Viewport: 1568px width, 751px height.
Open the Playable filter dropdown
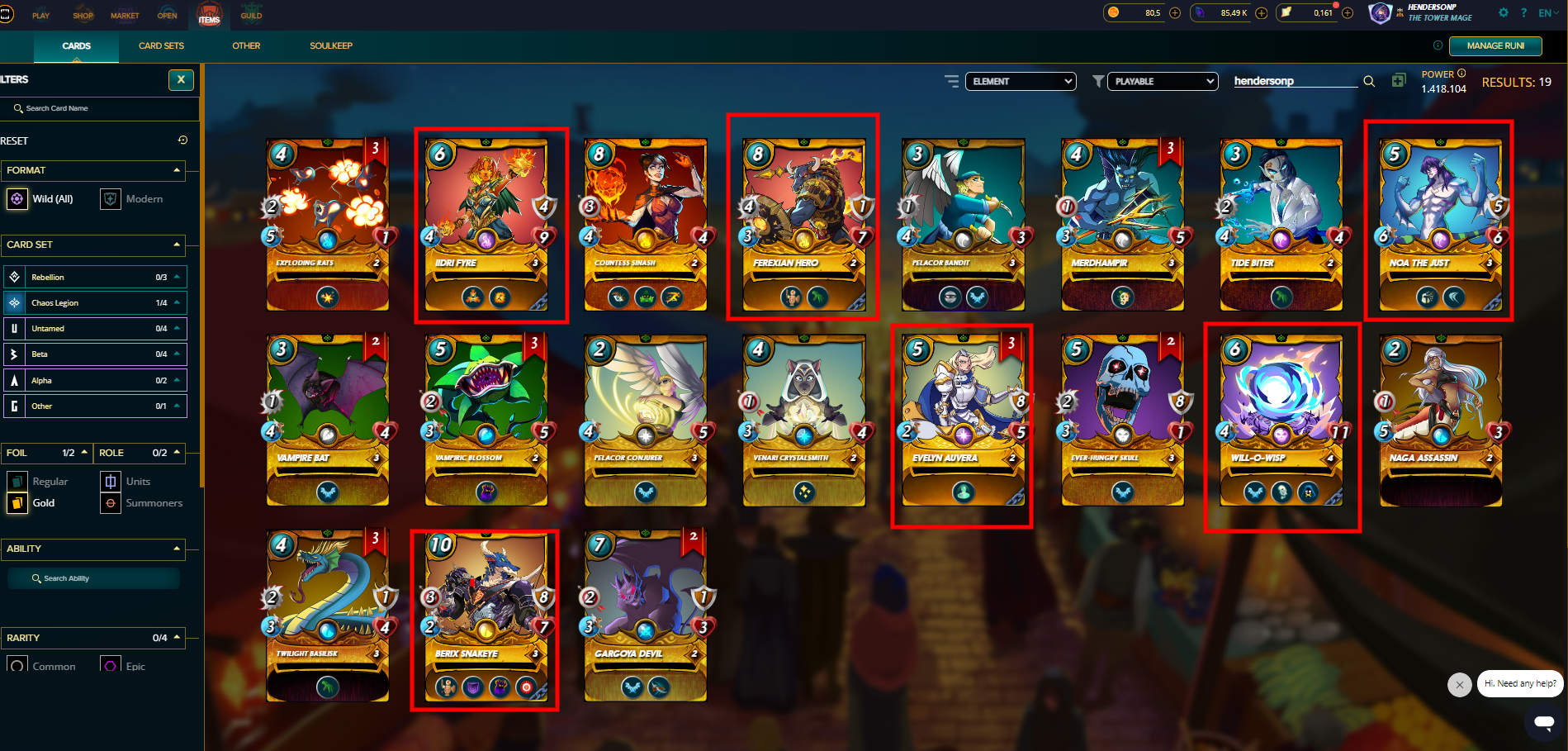[1163, 81]
